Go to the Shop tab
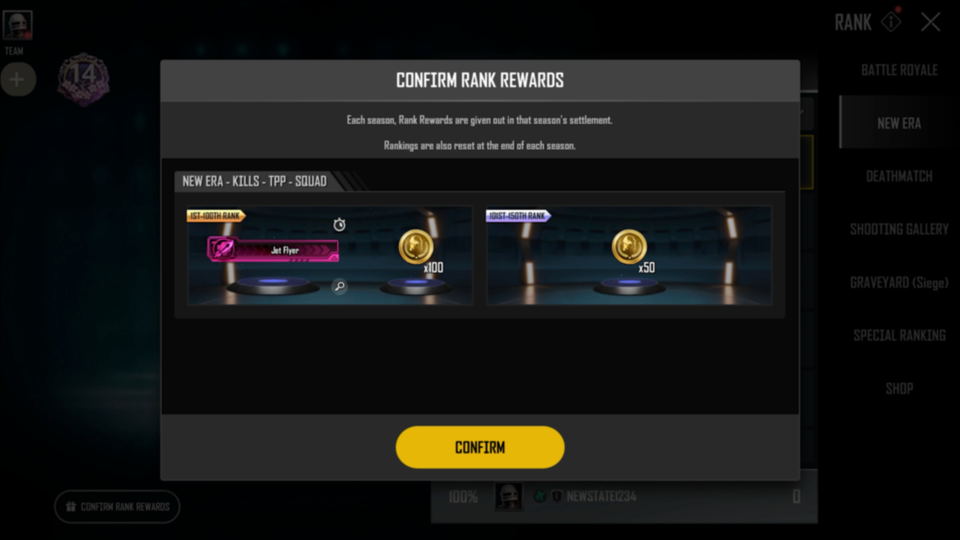 tap(899, 388)
